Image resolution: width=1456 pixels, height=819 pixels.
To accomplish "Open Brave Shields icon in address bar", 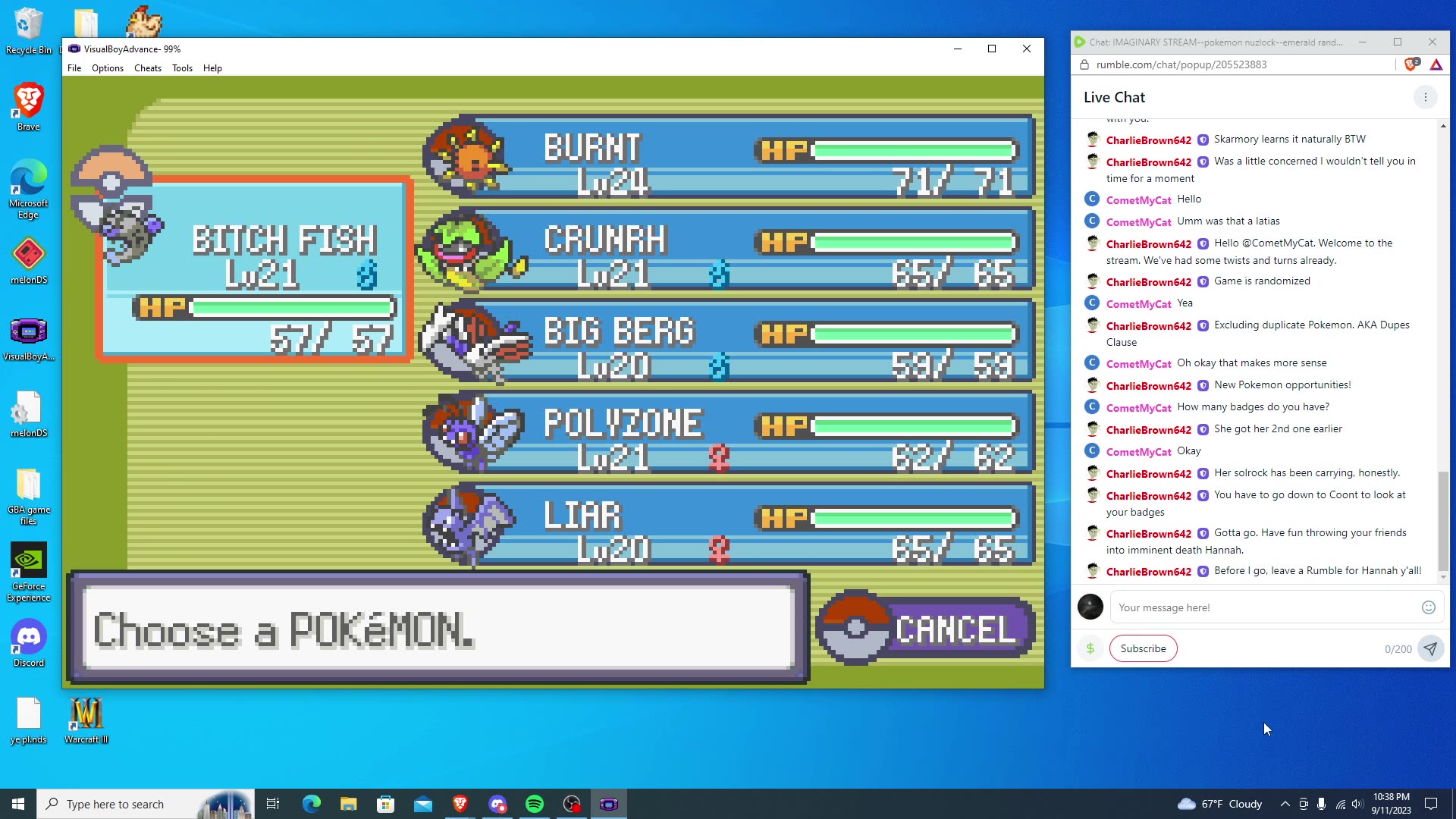I will [1409, 64].
